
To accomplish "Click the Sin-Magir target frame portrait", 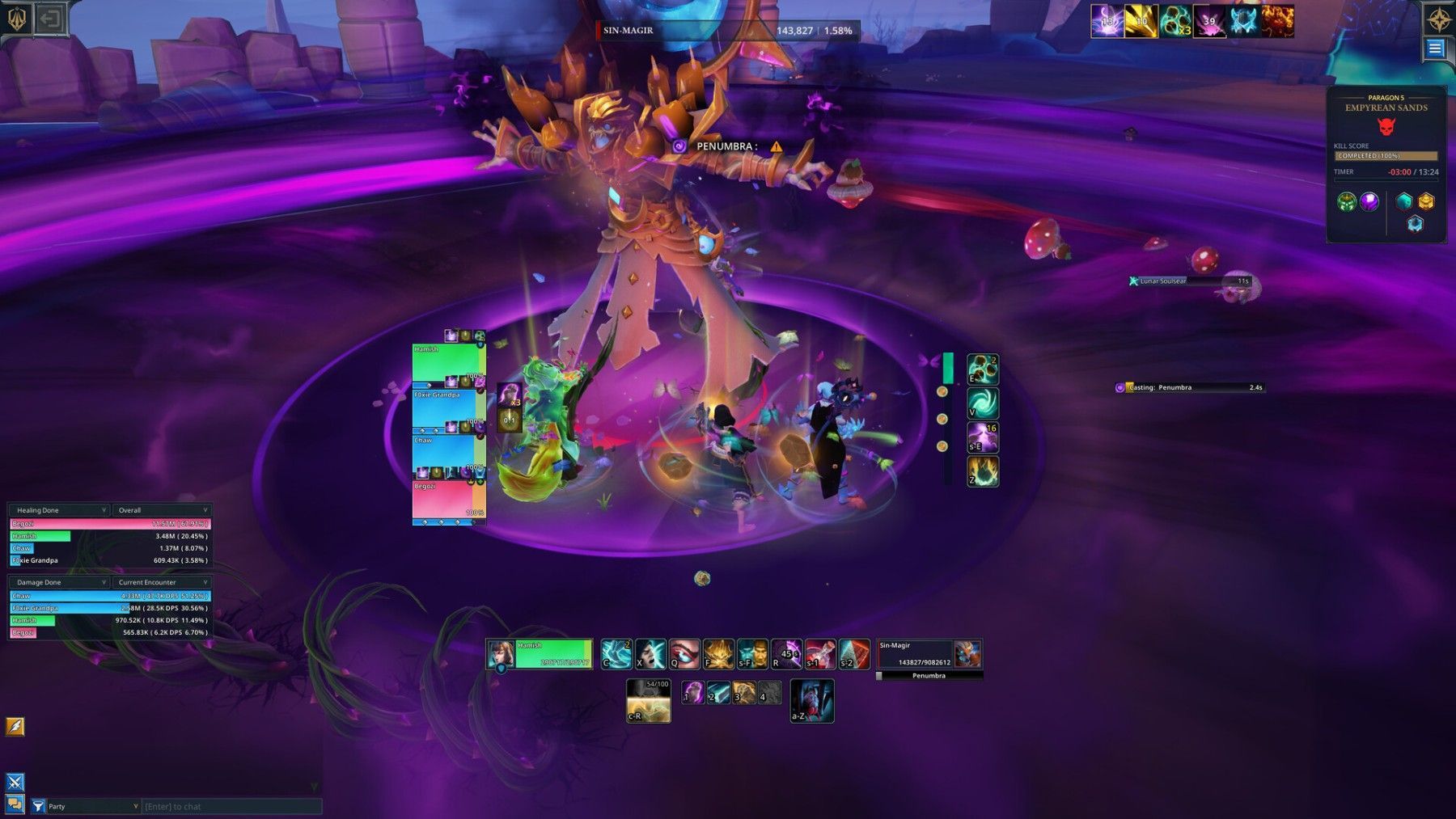I will click(967, 653).
